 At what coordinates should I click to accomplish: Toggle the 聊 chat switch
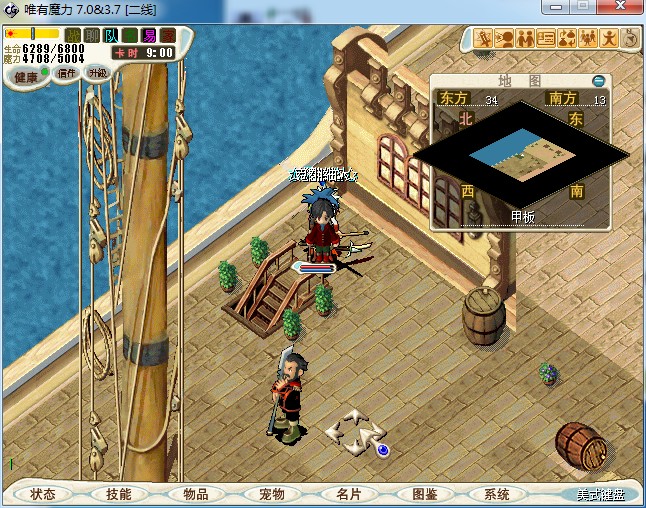coord(92,35)
